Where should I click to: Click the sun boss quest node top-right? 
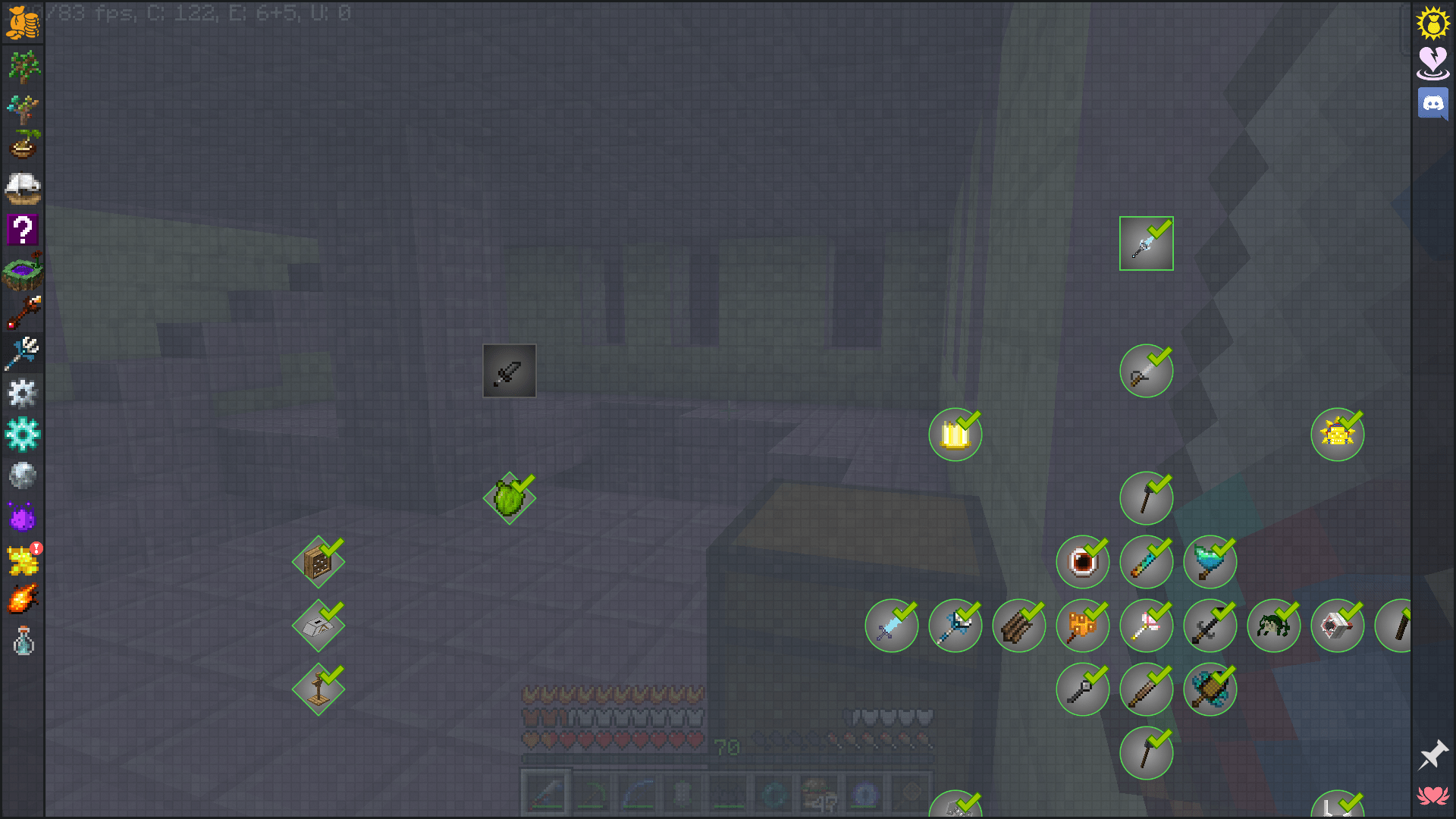1337,434
